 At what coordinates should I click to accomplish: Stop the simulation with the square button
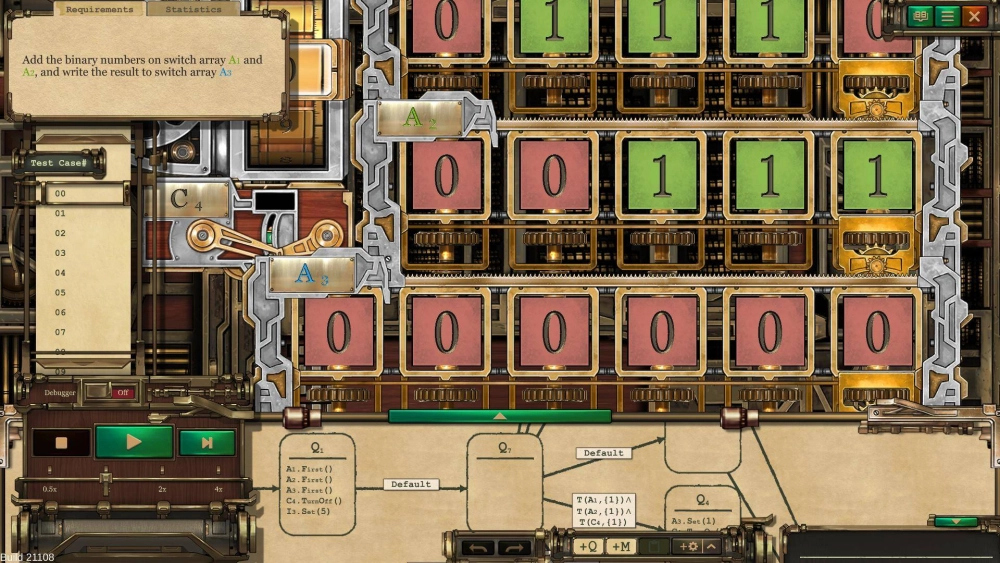(x=61, y=442)
